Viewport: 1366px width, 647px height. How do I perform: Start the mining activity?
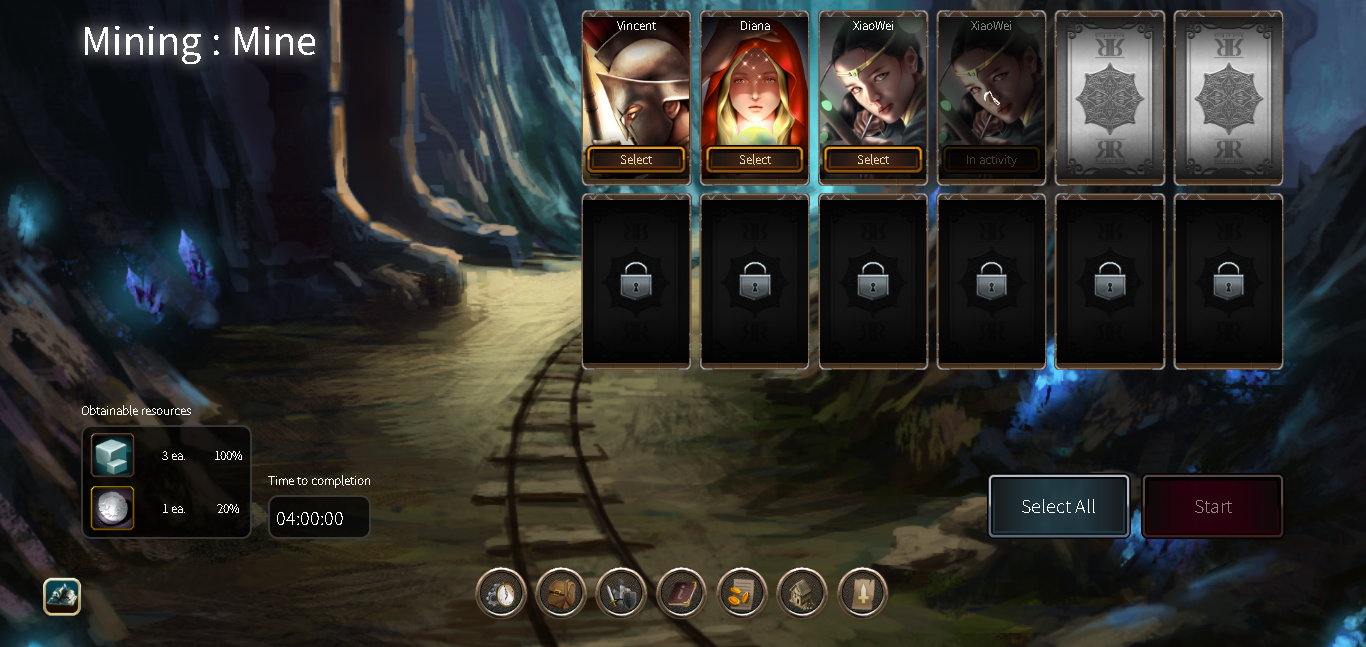[x=1212, y=507]
